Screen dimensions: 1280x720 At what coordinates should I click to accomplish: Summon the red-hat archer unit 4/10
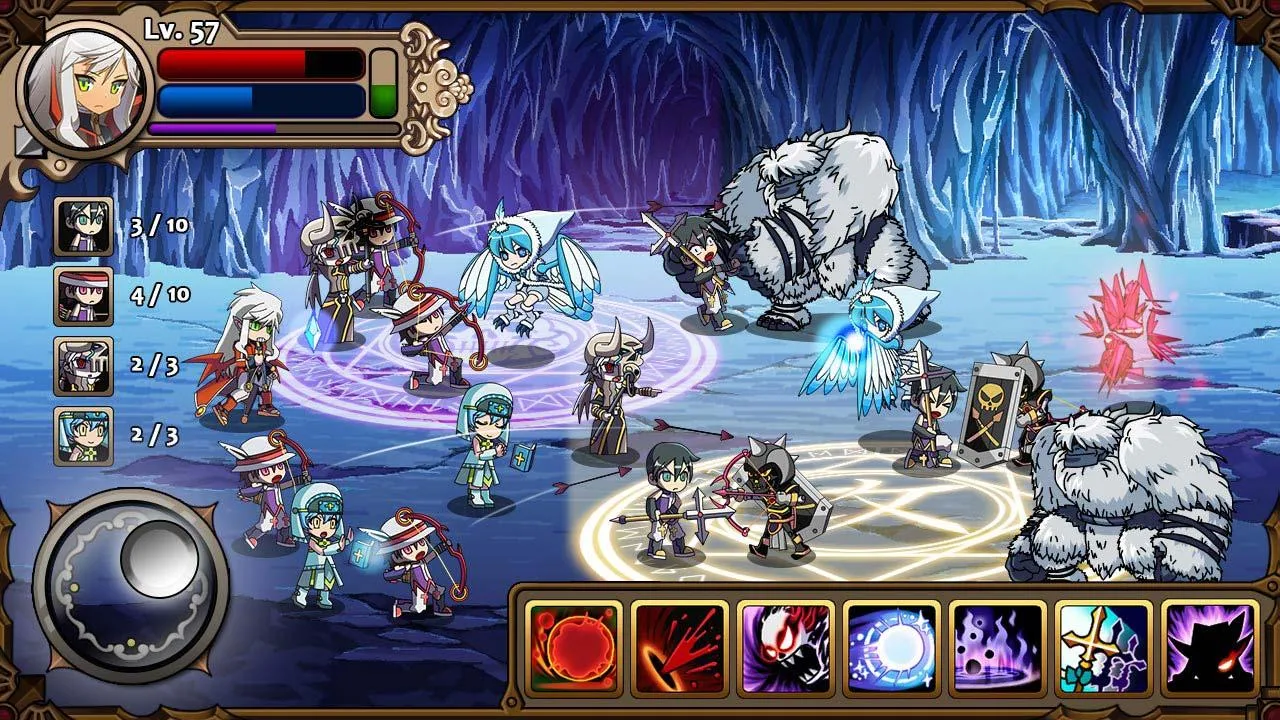(x=83, y=296)
